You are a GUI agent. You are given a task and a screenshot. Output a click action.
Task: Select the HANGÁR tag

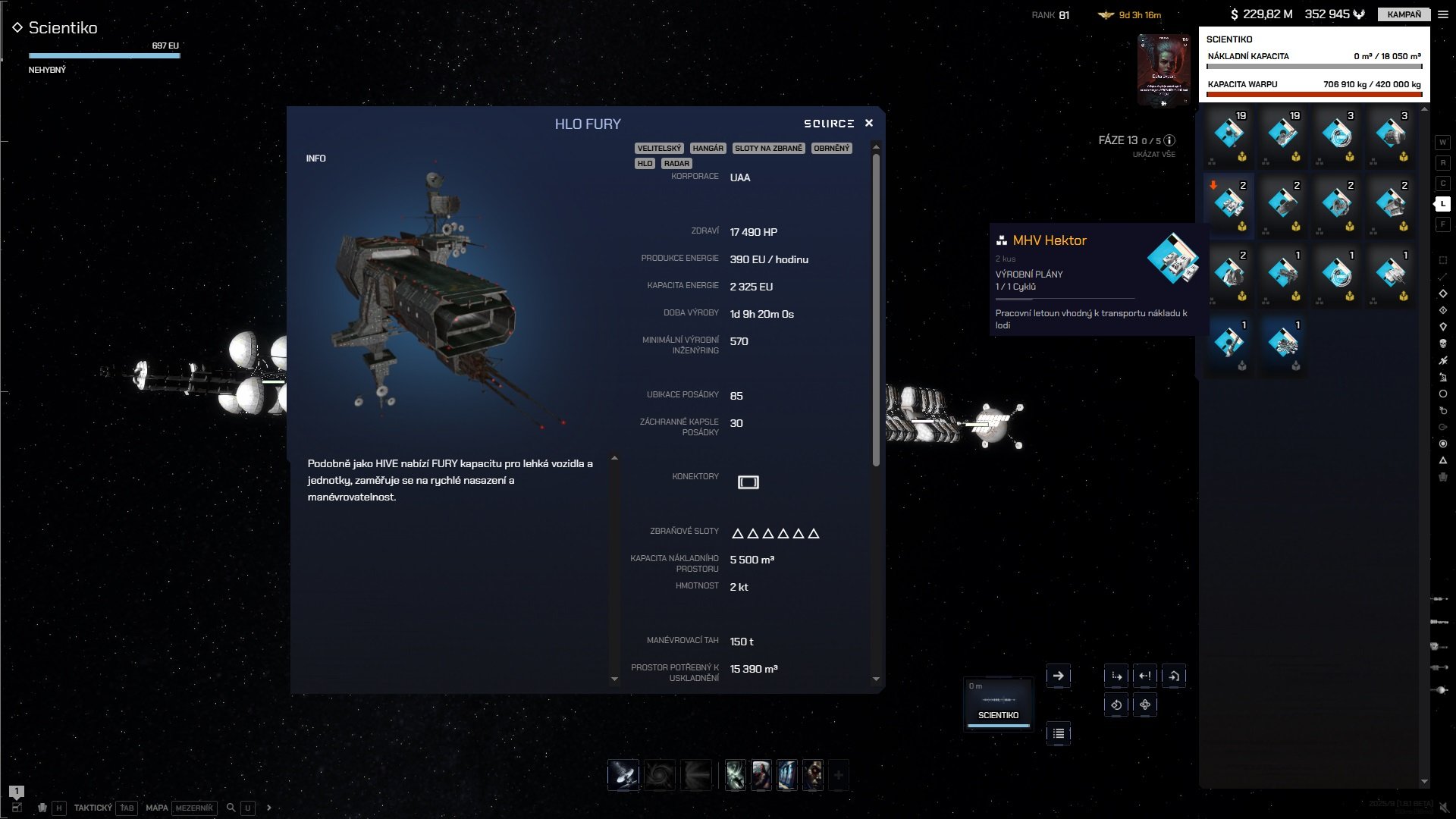coord(708,149)
